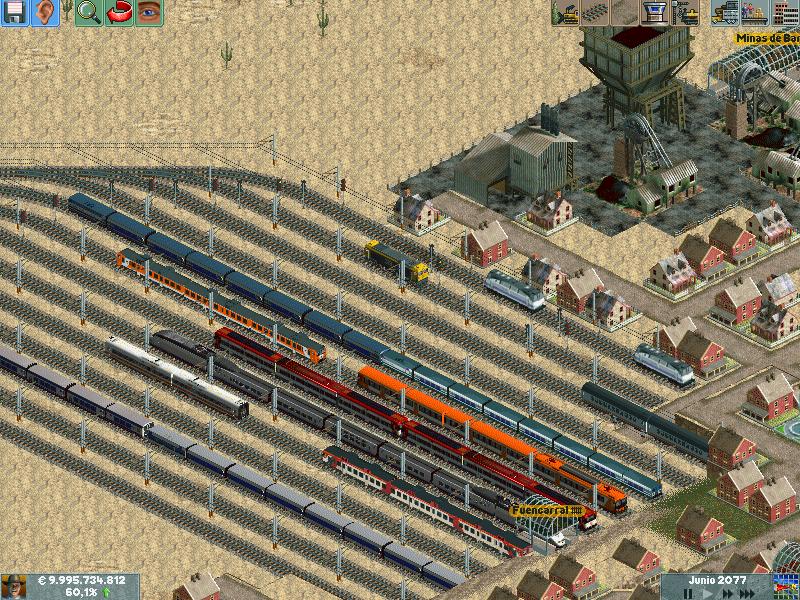Select the bulldozer terrain tool
Image resolution: width=800 pixels, height=600 pixels.
click(566, 12)
